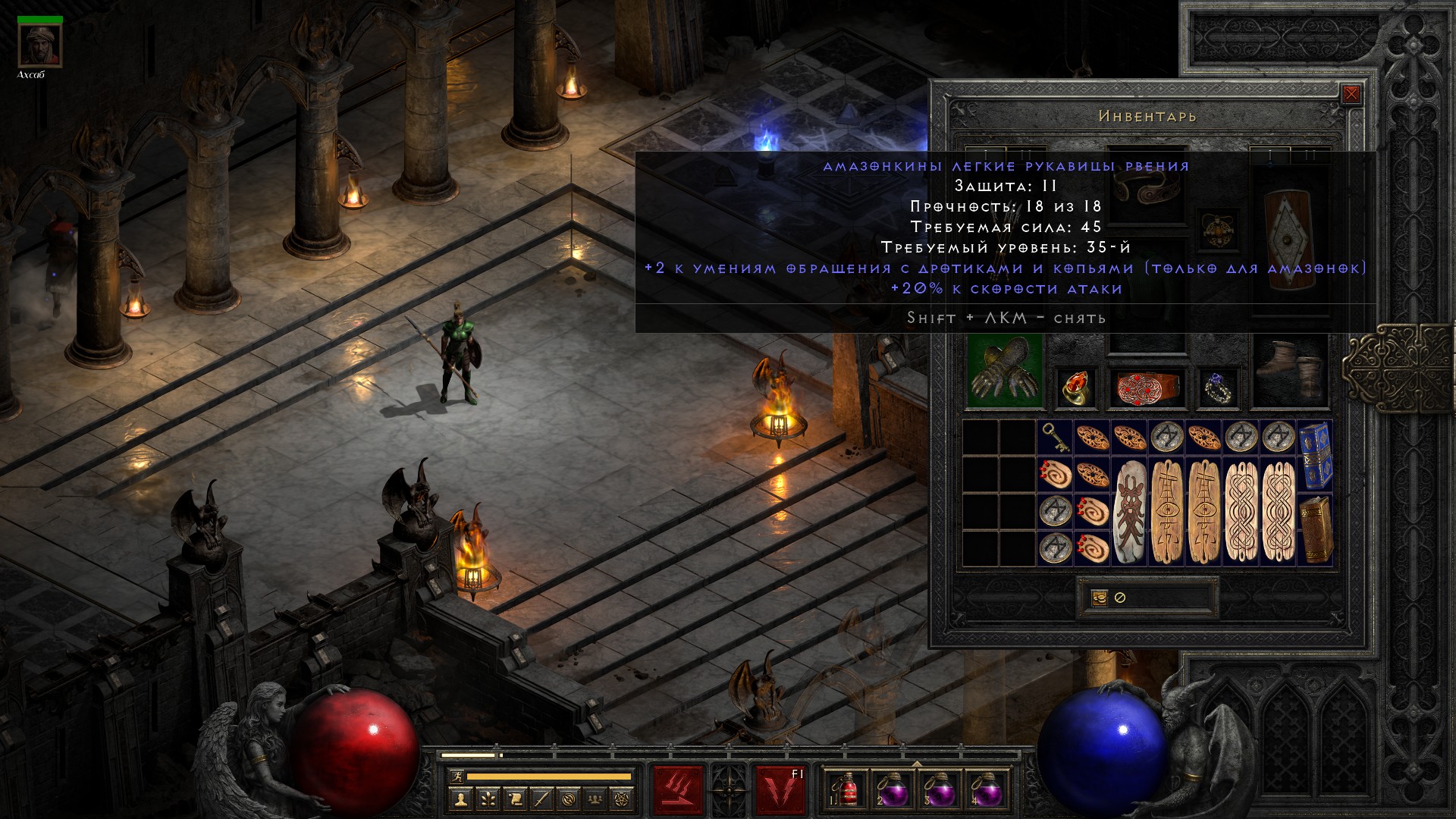Open the game menu pentagram button

[x=623, y=799]
